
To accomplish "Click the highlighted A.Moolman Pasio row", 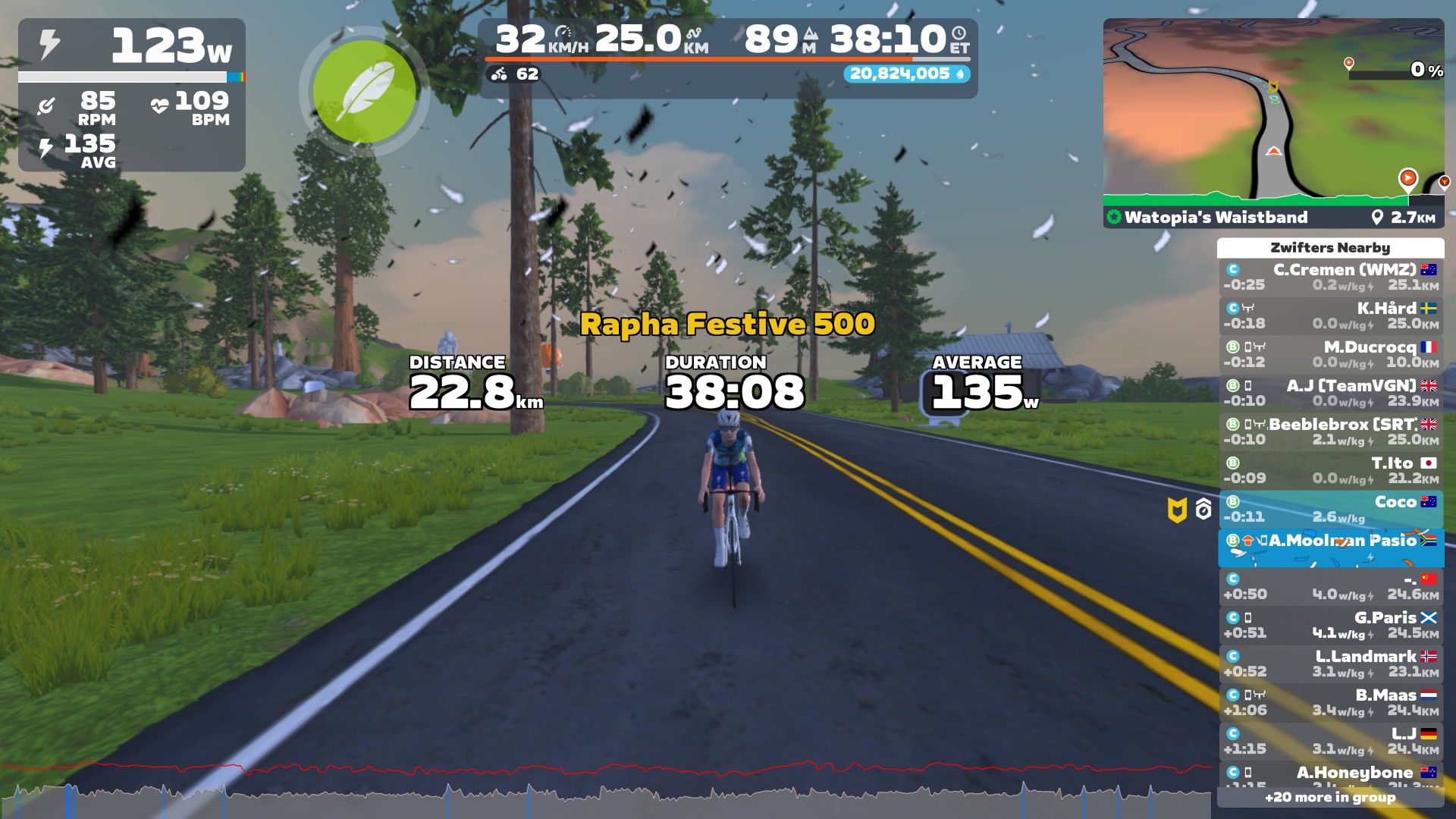I will point(1330,548).
